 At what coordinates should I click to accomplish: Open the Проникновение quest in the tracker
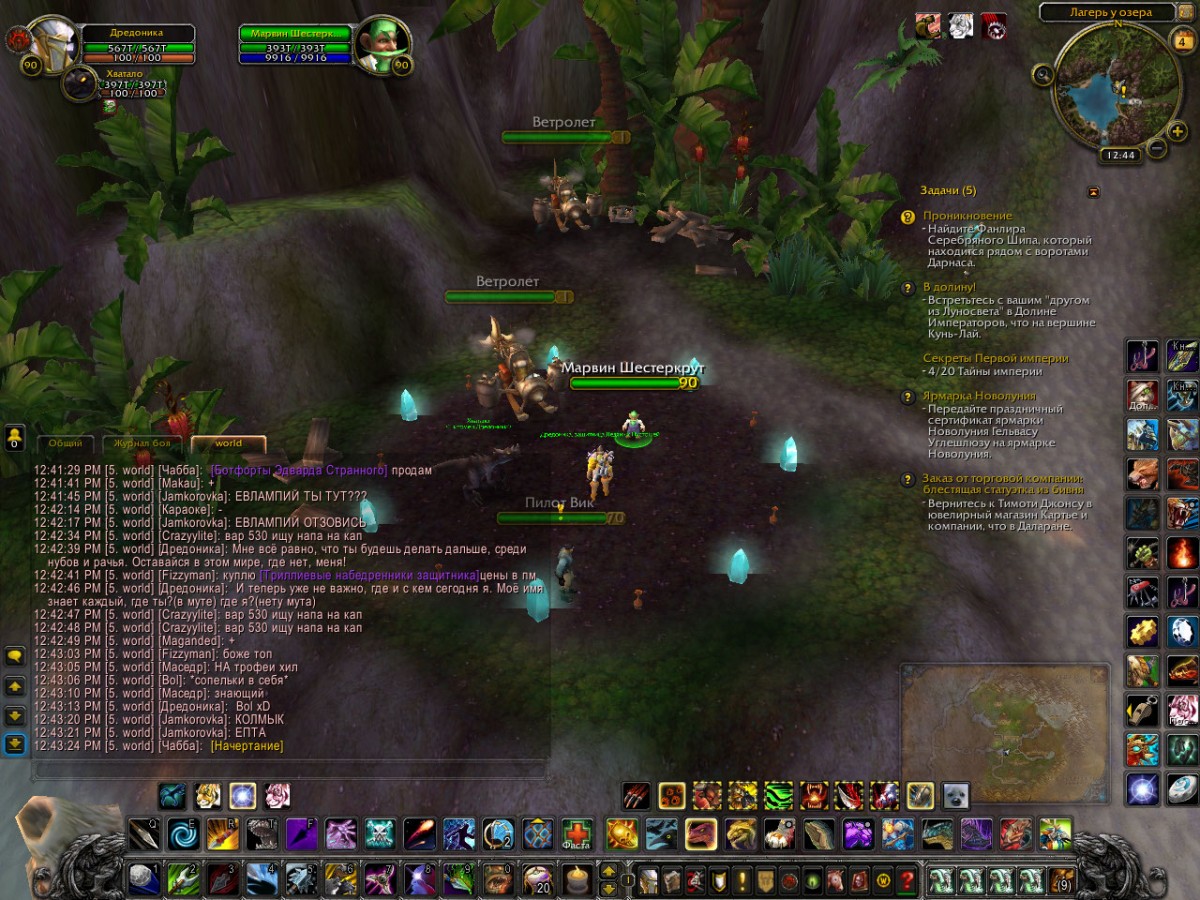click(966, 216)
